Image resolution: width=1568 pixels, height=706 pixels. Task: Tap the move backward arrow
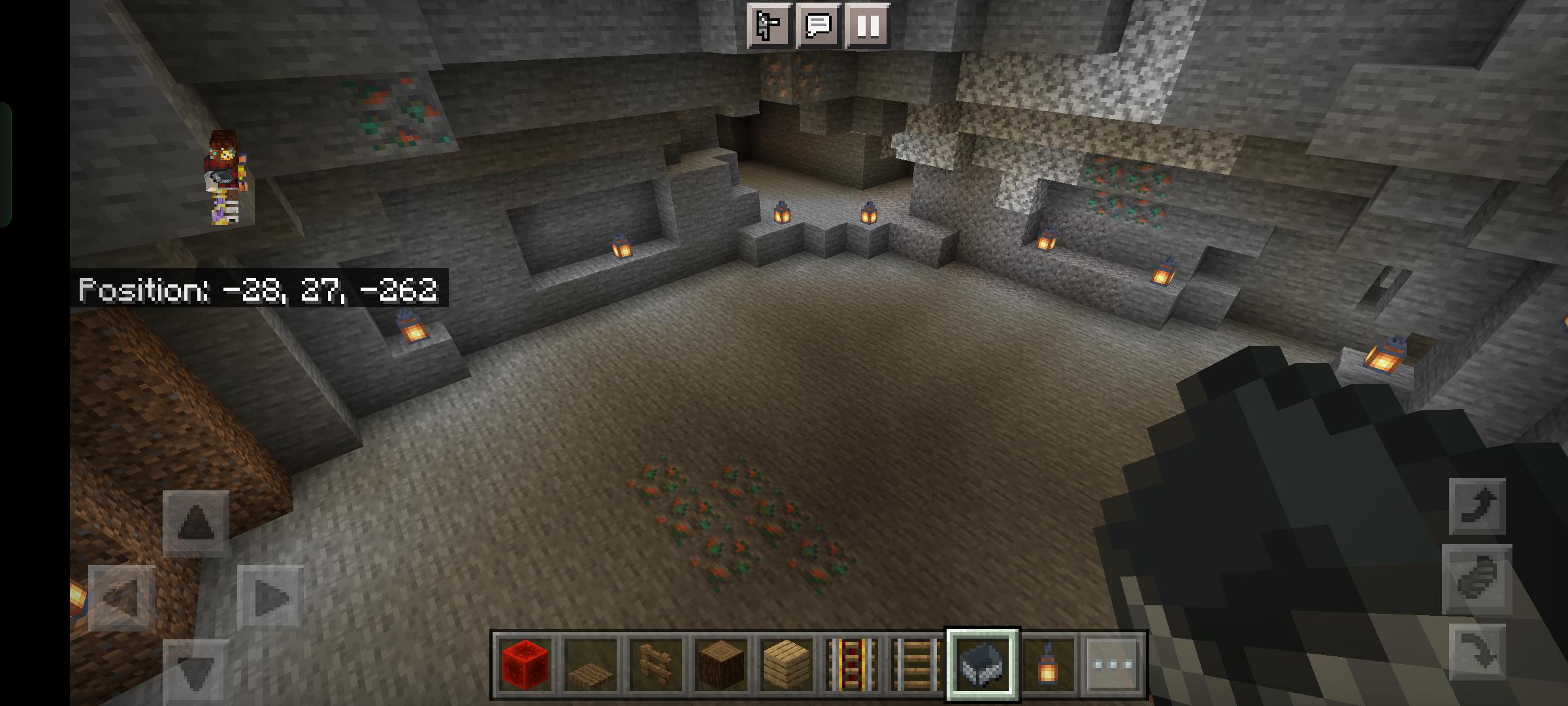[195, 670]
